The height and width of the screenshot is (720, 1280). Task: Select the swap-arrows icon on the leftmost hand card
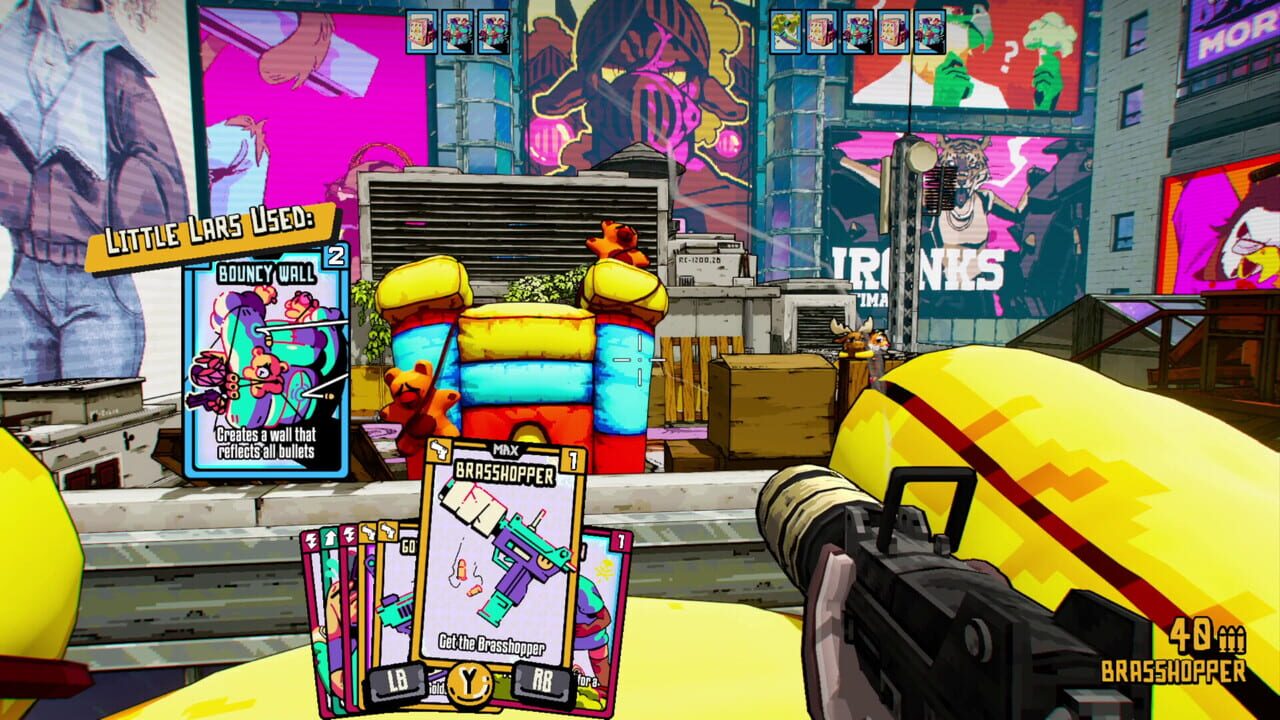[311, 537]
